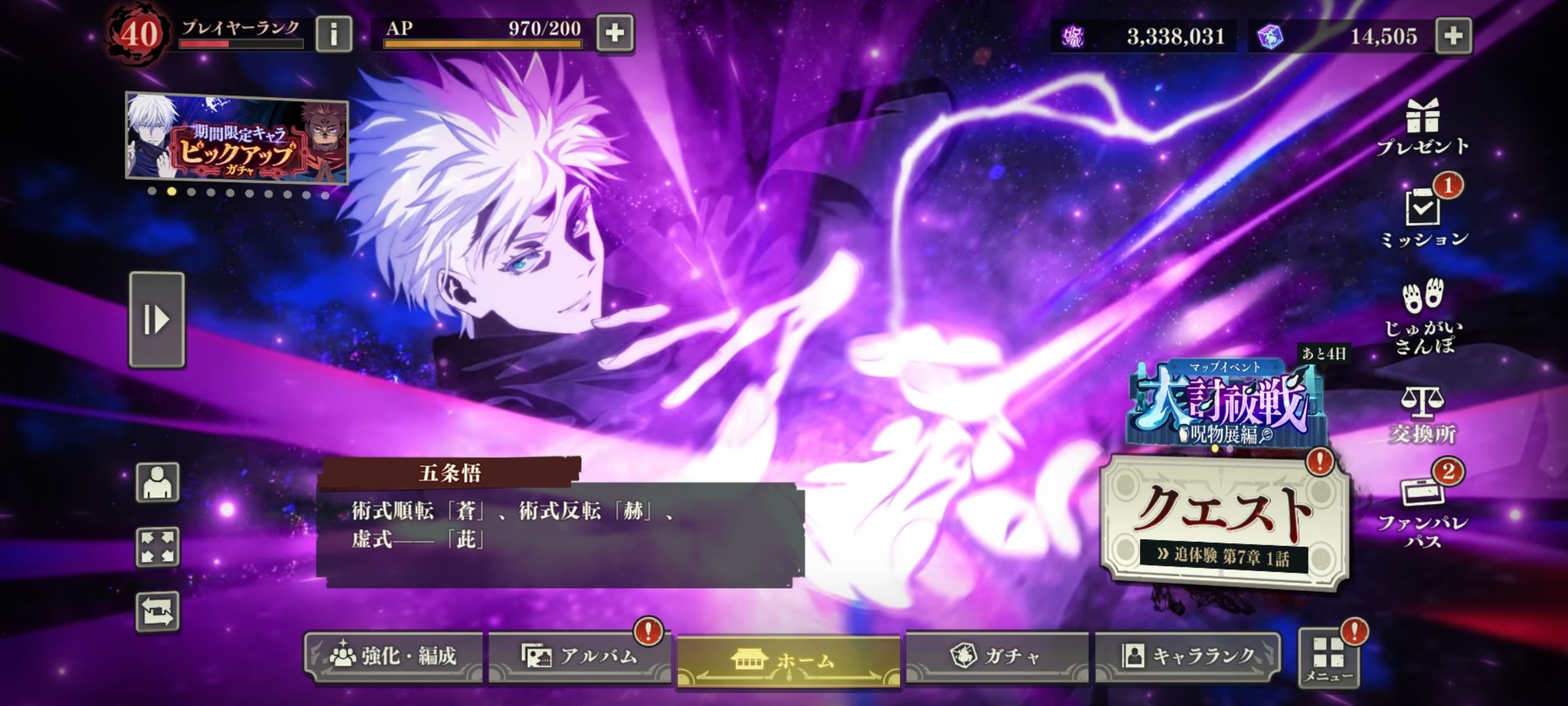Select the ホーム tab

click(789, 660)
